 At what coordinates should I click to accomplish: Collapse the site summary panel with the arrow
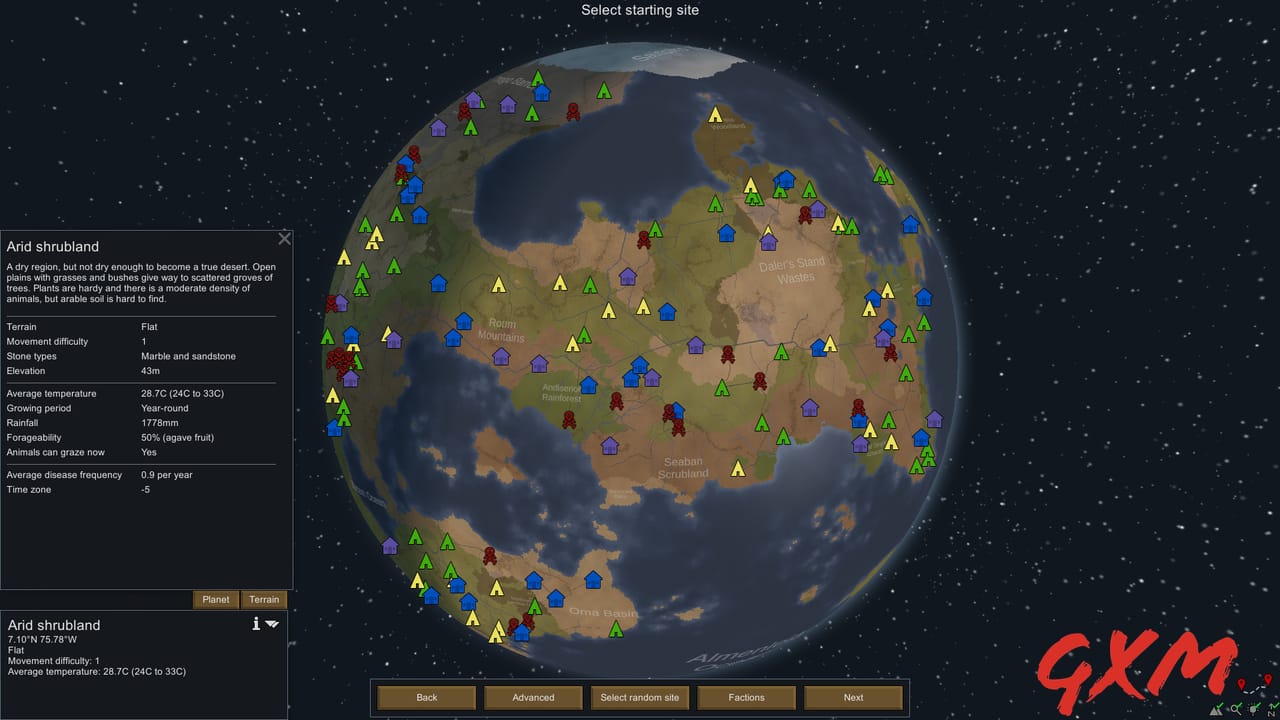(272, 623)
